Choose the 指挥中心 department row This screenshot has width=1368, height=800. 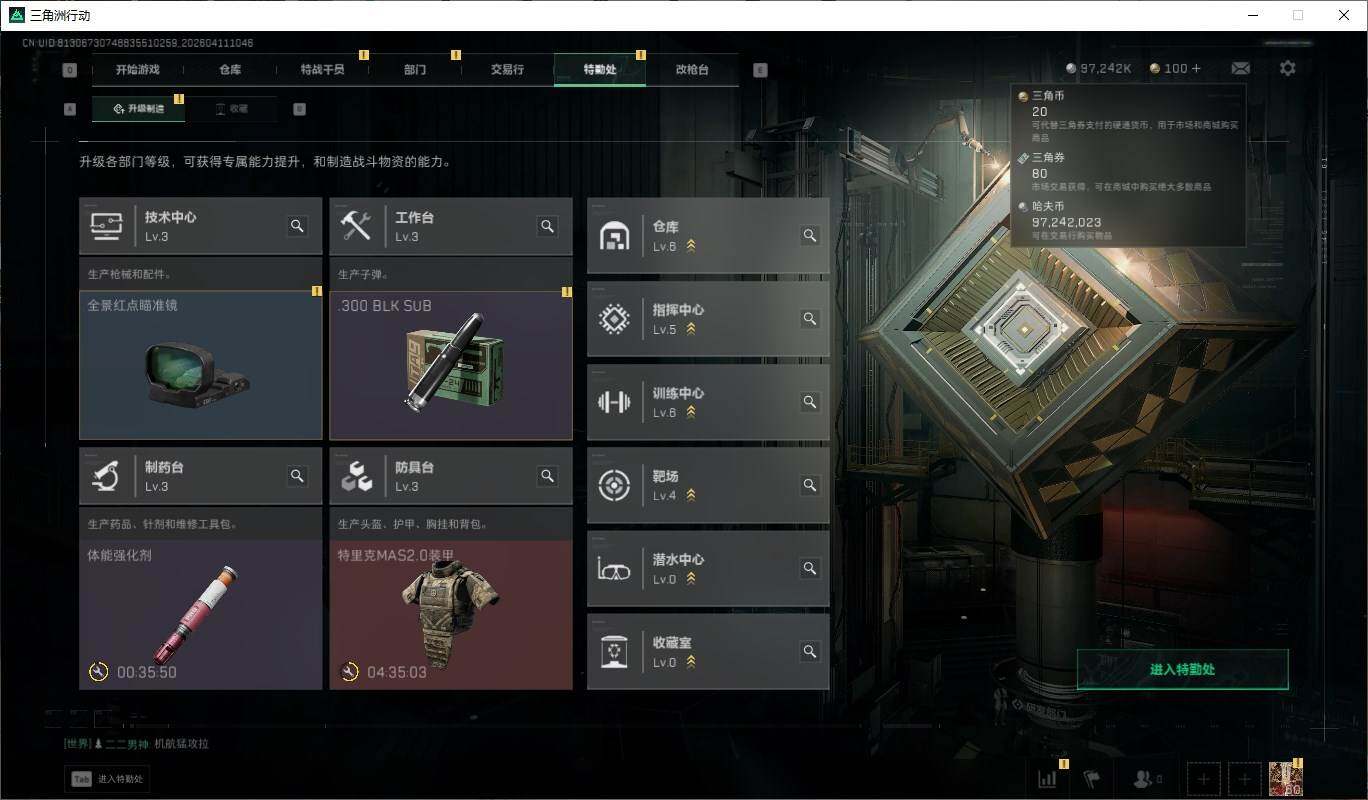(x=707, y=319)
